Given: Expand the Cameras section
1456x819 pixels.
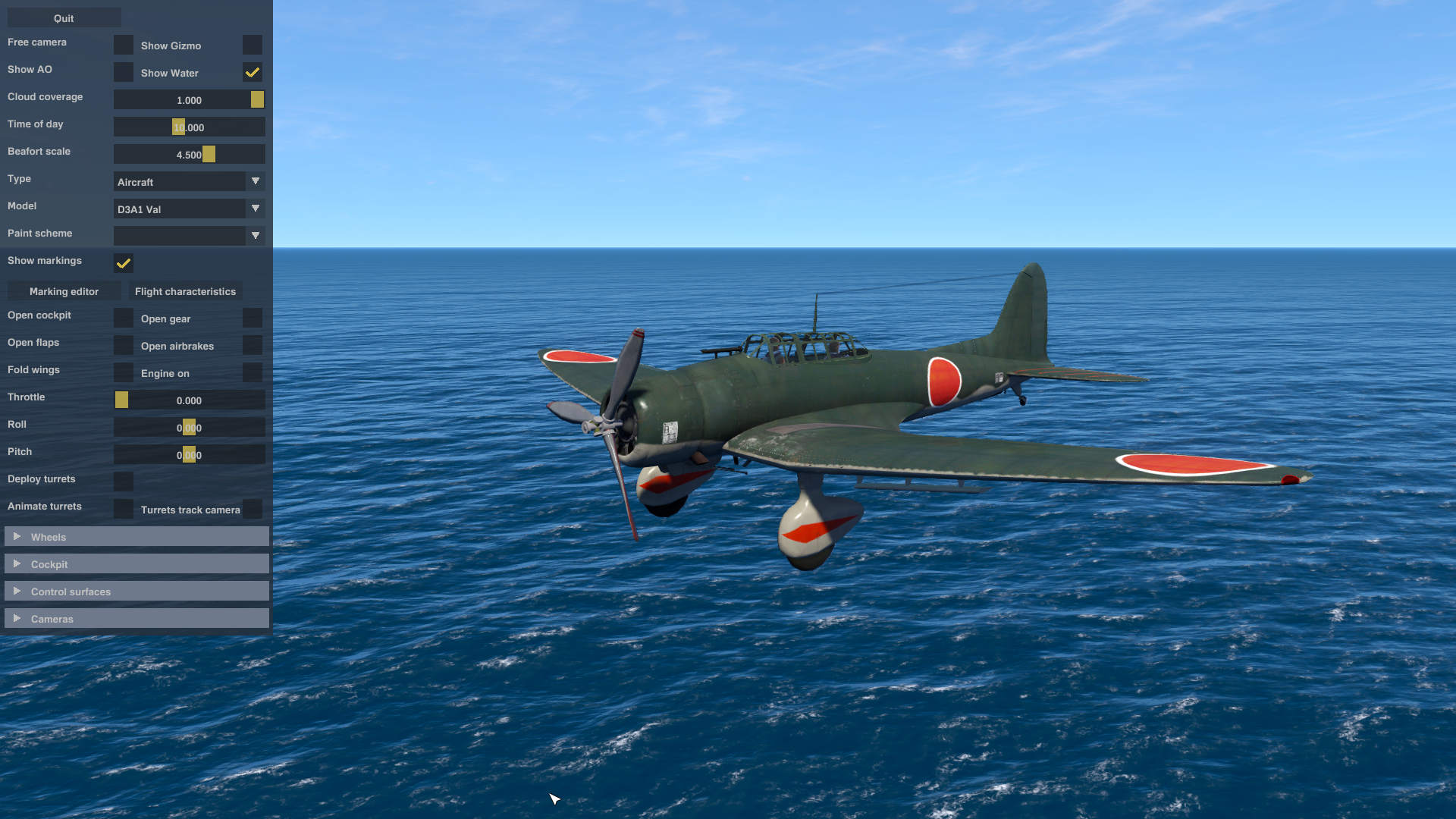Looking at the screenshot, I should coord(136,618).
